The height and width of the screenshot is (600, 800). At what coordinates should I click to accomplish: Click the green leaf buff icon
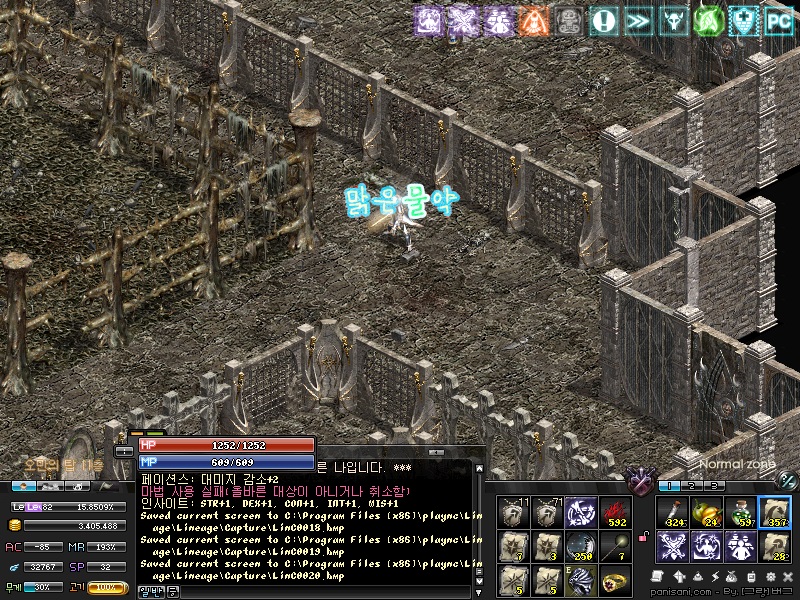click(x=709, y=19)
